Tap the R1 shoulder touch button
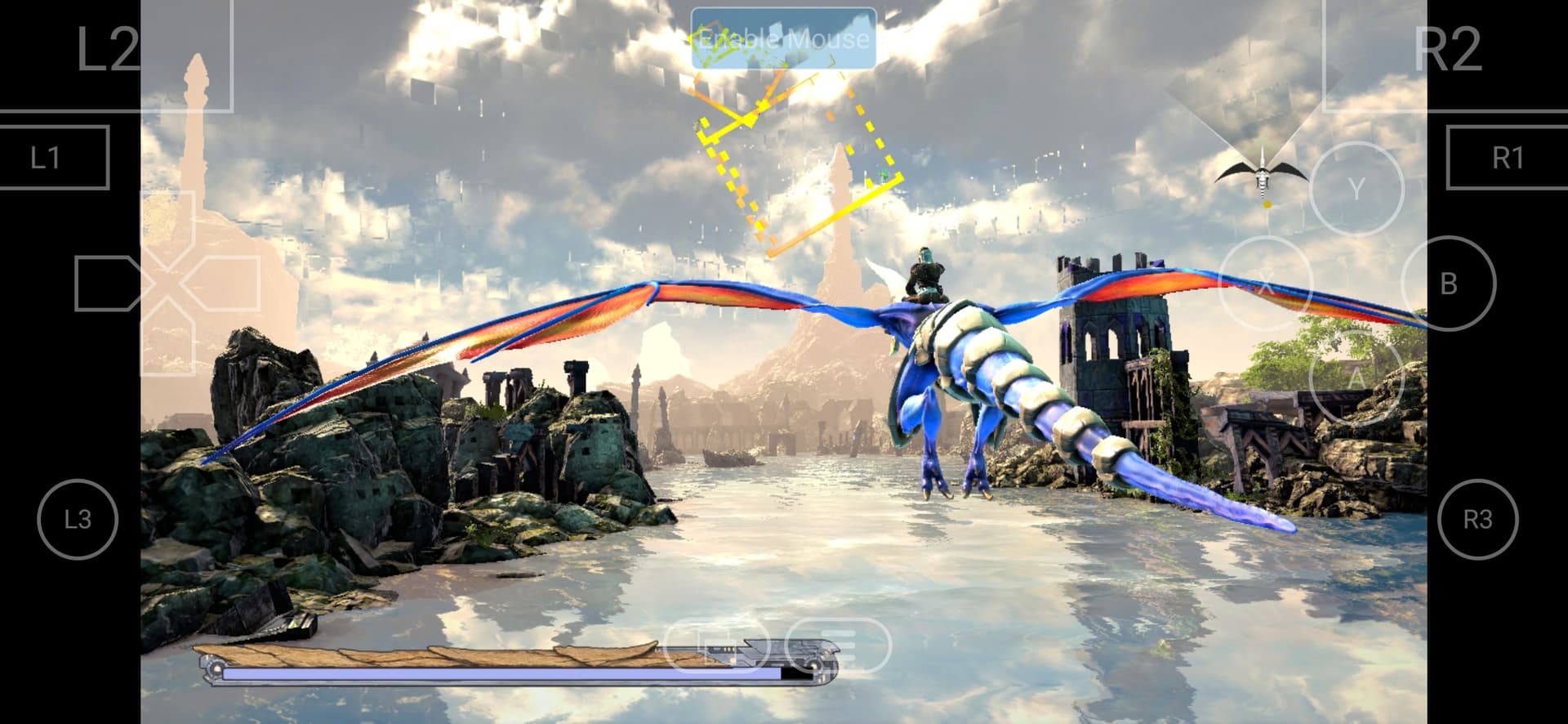 [1507, 157]
